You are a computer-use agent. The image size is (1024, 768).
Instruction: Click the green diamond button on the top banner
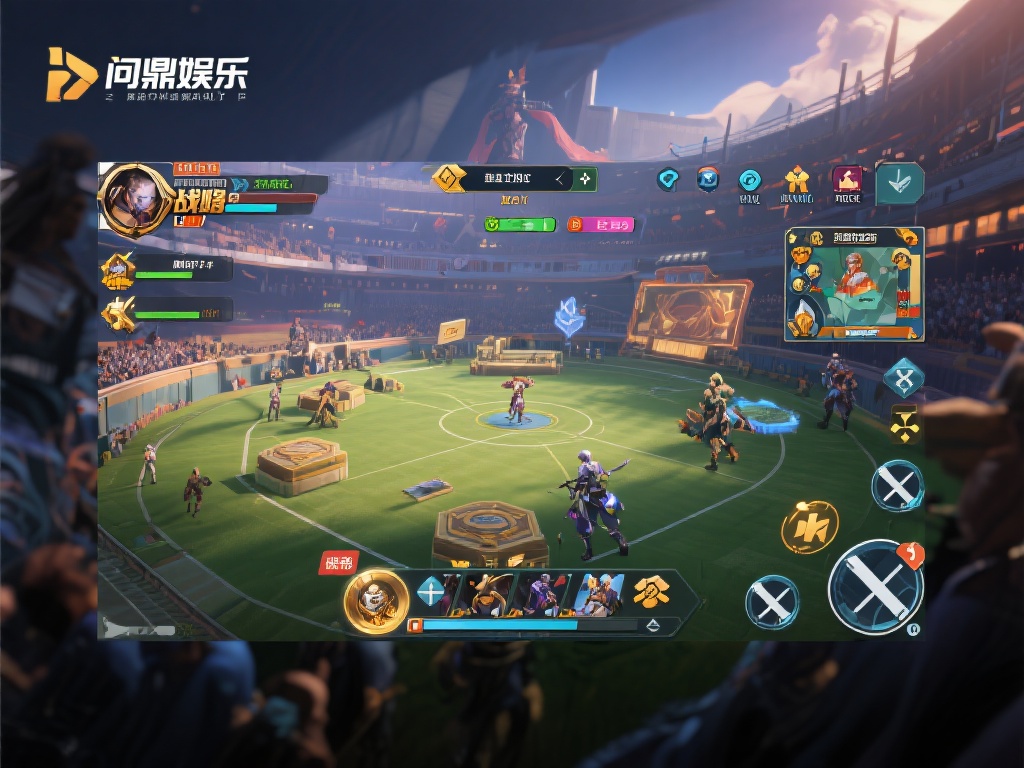[584, 179]
